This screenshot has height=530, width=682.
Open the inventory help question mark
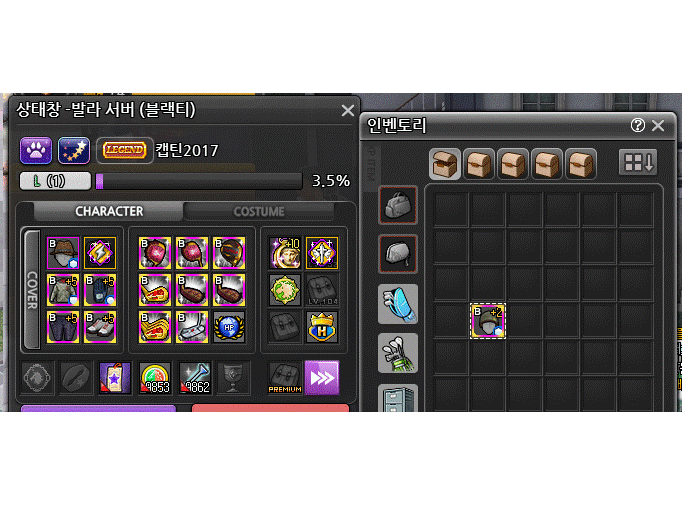tap(638, 126)
